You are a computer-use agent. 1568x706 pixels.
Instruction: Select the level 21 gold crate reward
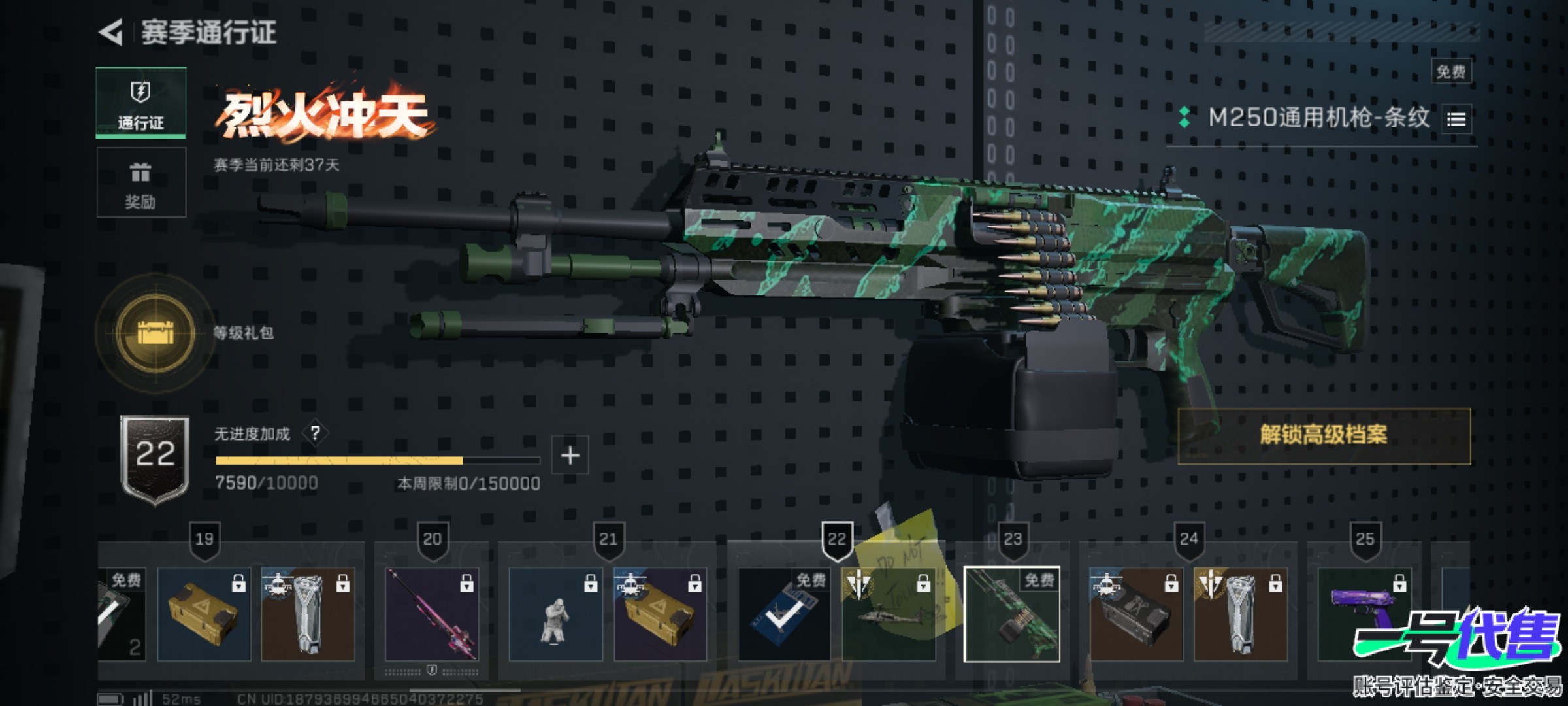[x=660, y=614]
